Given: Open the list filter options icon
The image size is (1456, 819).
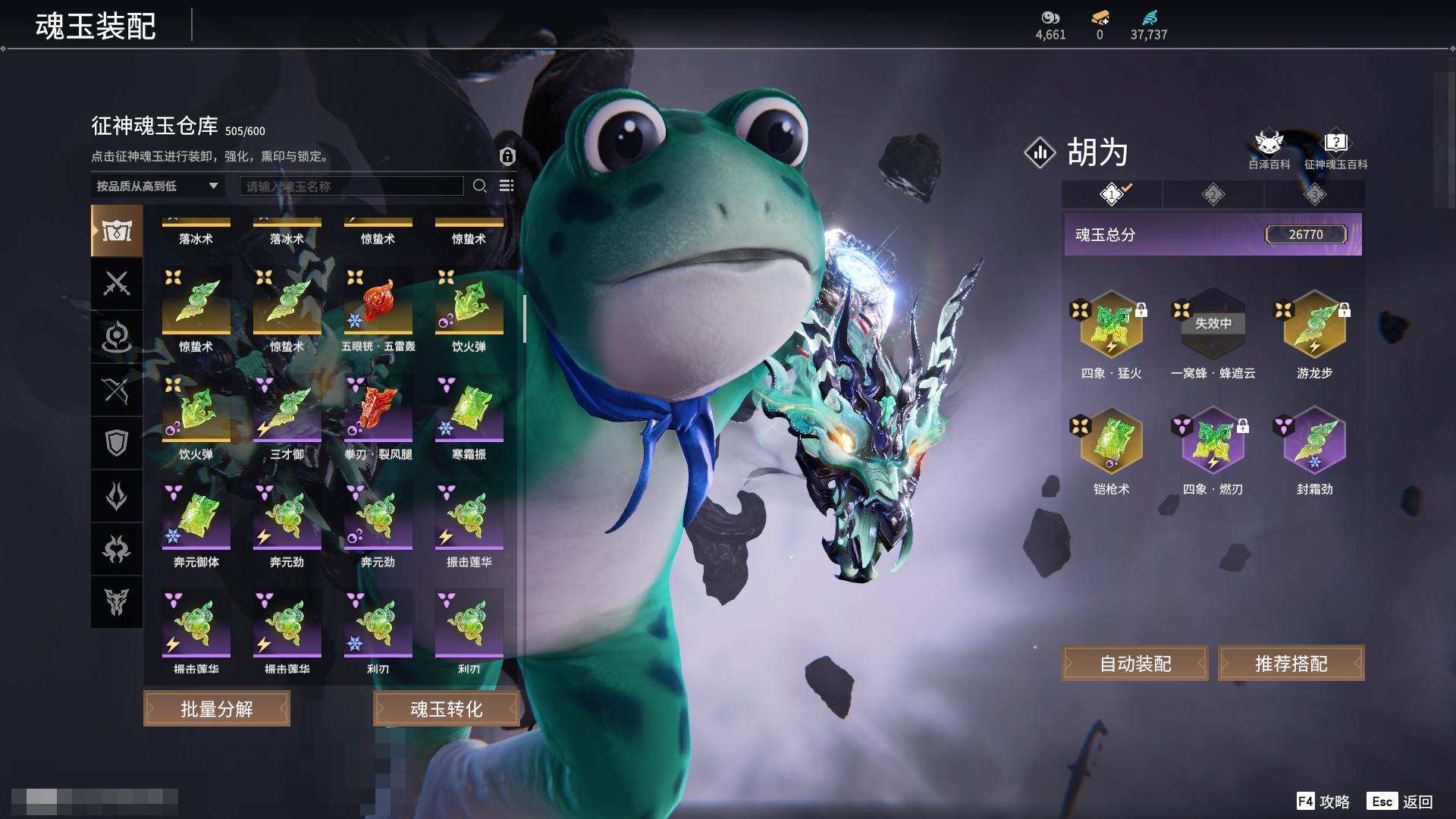Looking at the screenshot, I should pos(507,186).
